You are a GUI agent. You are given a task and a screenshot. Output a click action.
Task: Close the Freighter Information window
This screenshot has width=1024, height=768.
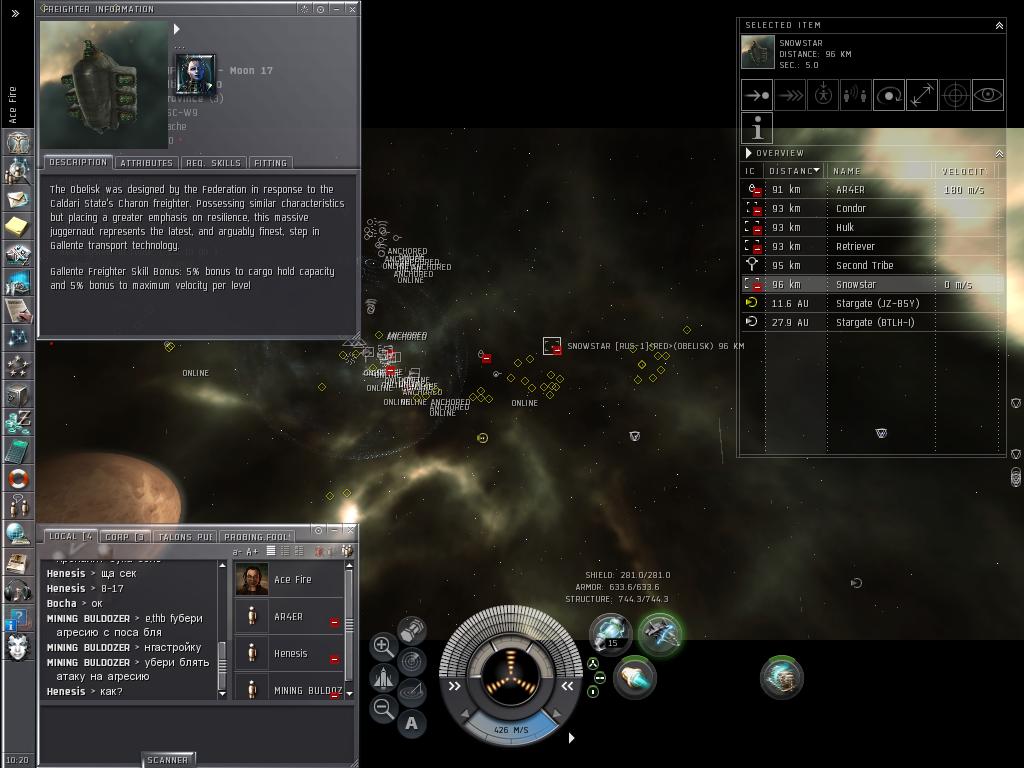[x=352, y=9]
